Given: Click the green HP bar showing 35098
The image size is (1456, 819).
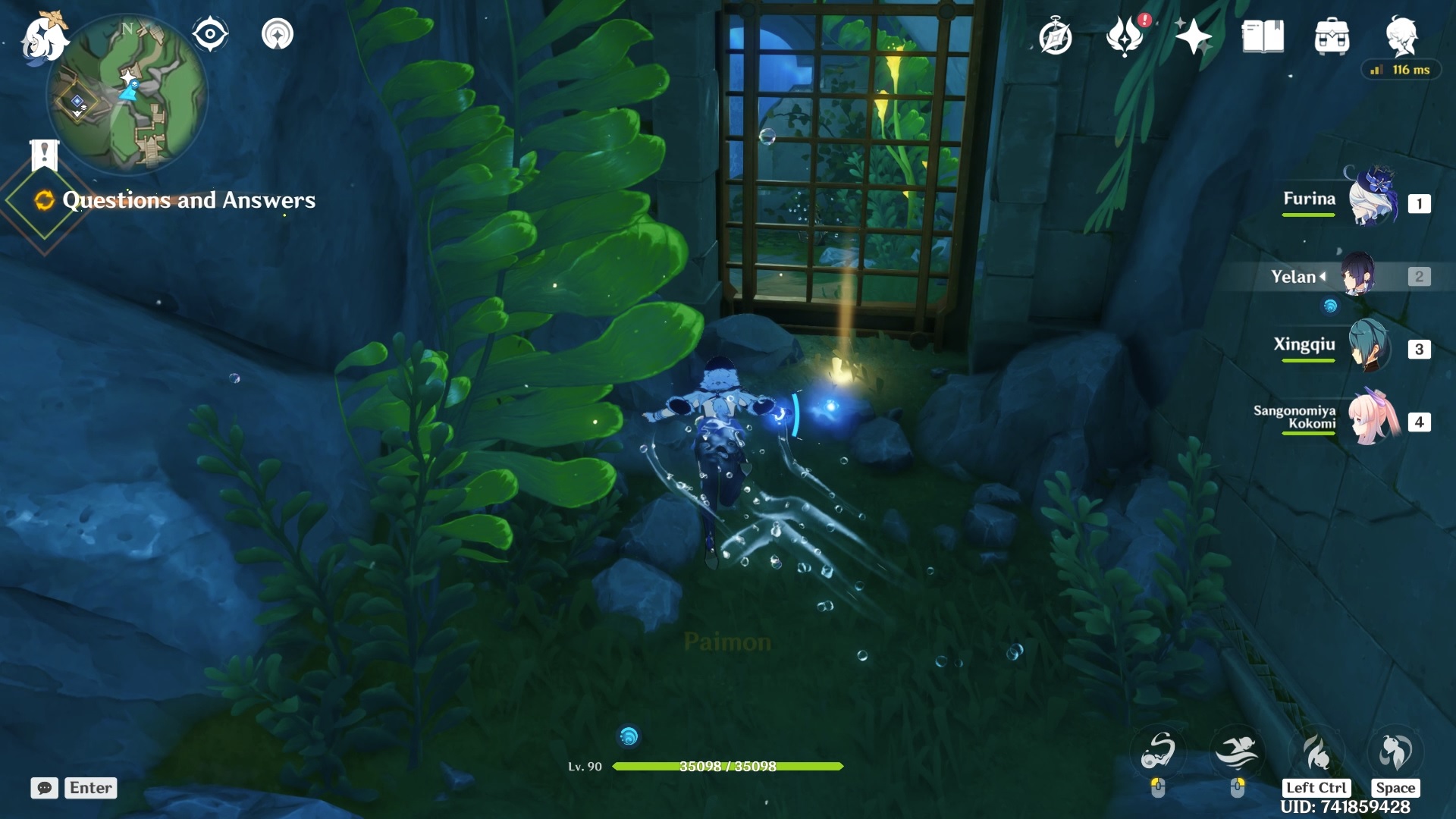Looking at the screenshot, I should [728, 767].
